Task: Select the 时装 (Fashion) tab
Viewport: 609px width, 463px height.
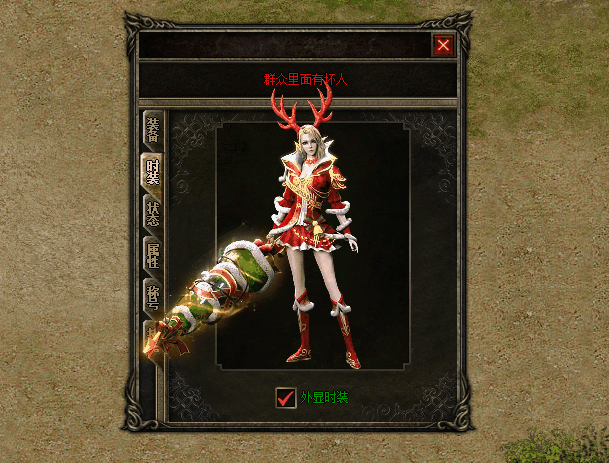Action: pyautogui.click(x=153, y=171)
